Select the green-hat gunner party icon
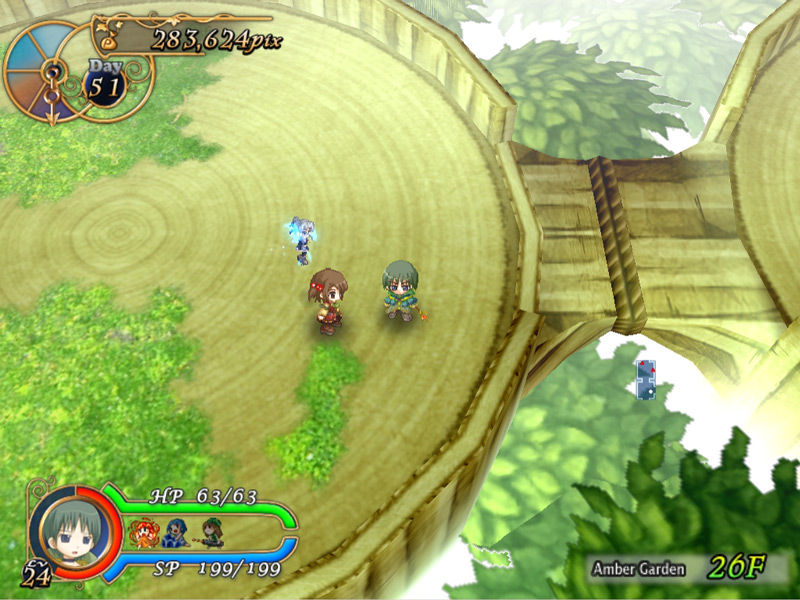This screenshot has width=800, height=600. tap(211, 532)
